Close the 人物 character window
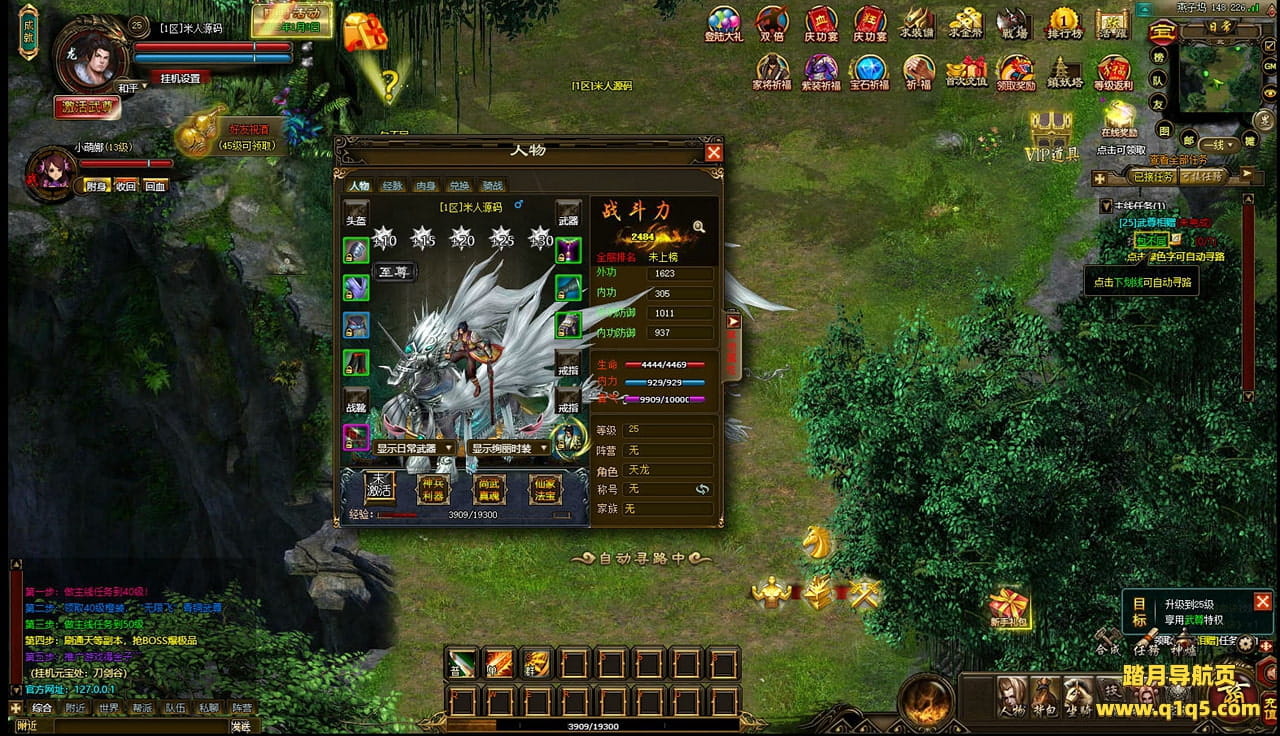 click(713, 152)
